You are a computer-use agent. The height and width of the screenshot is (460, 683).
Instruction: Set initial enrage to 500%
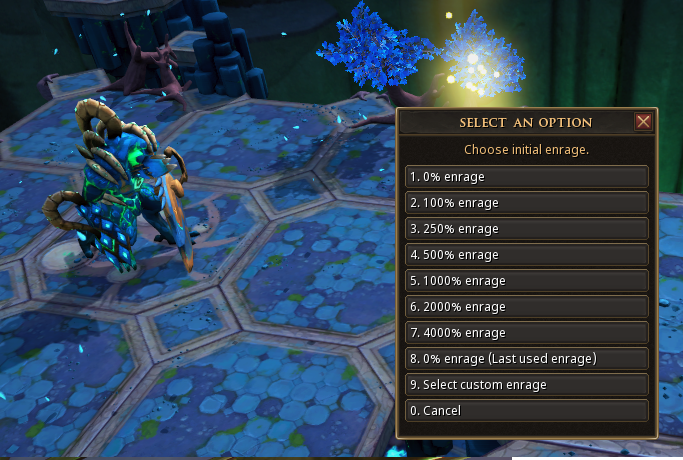point(527,255)
